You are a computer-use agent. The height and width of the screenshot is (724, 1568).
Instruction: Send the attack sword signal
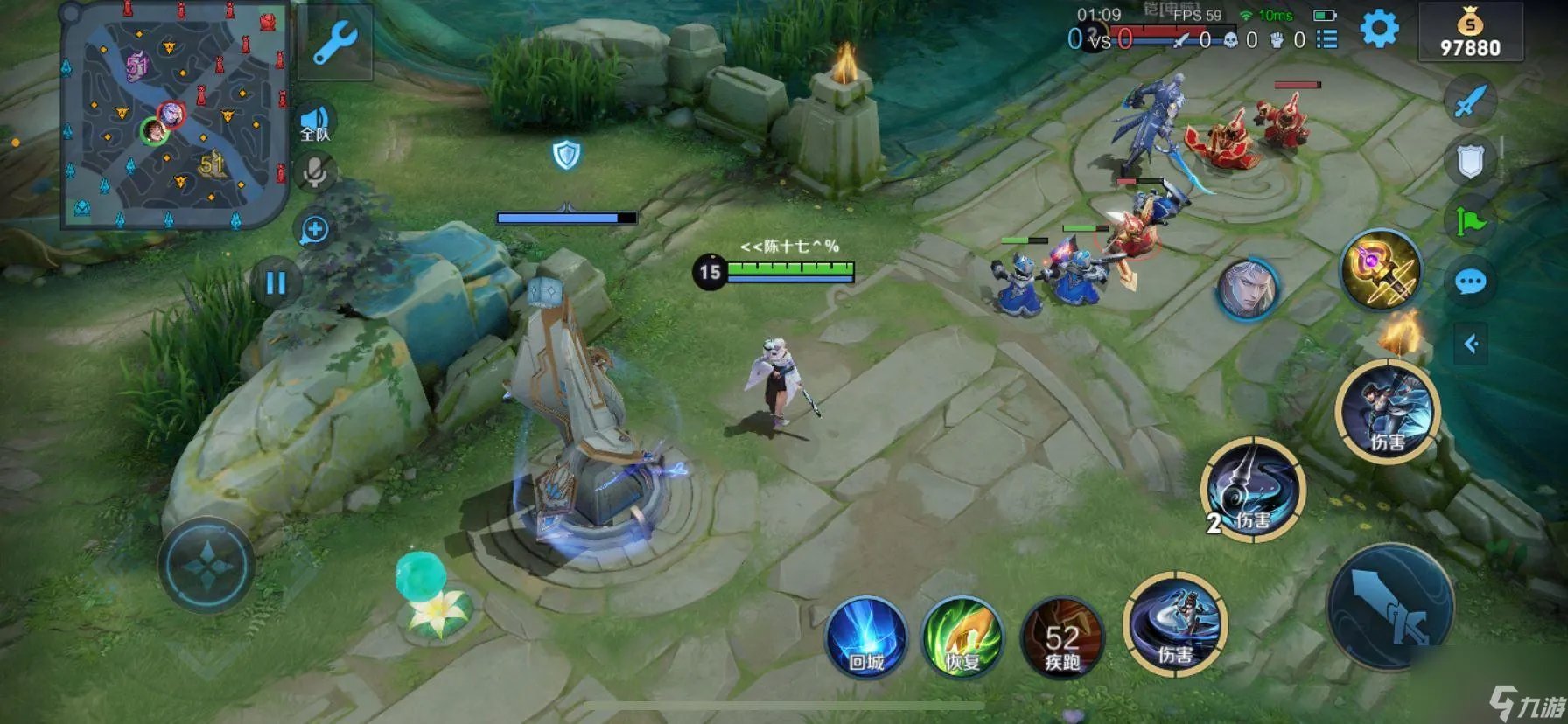(1470, 101)
